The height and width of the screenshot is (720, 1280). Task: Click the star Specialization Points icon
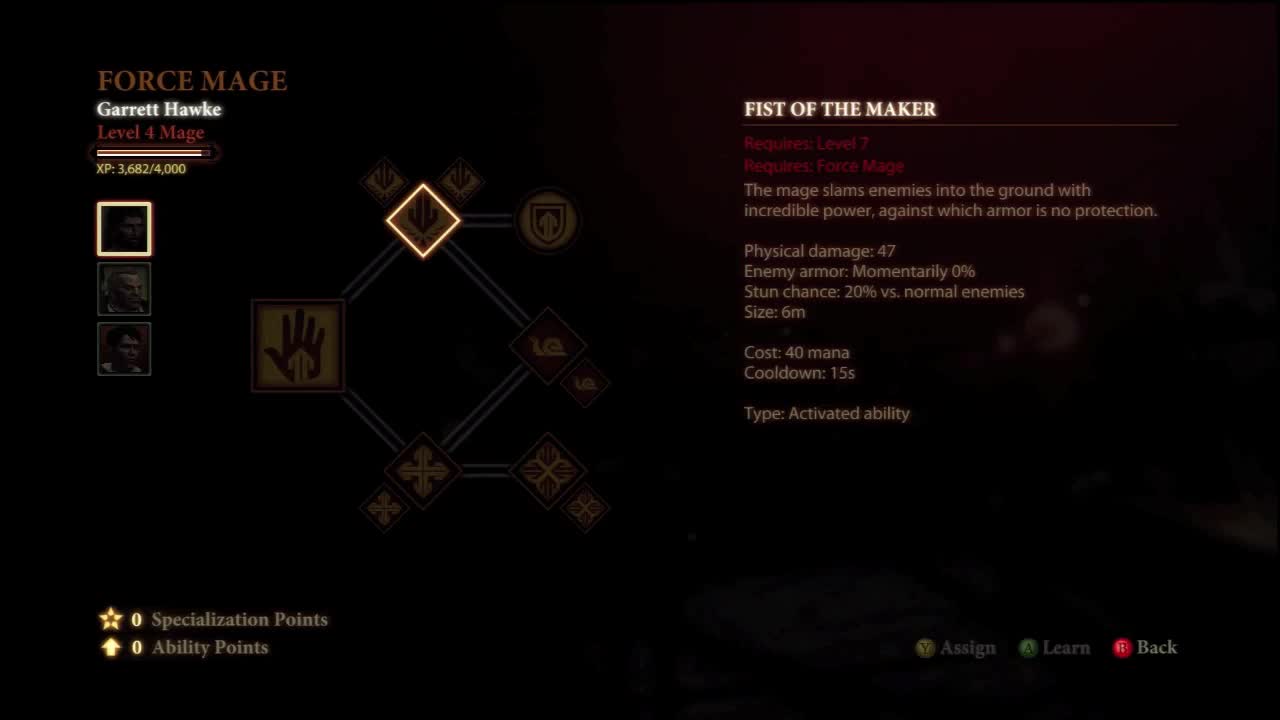111,619
